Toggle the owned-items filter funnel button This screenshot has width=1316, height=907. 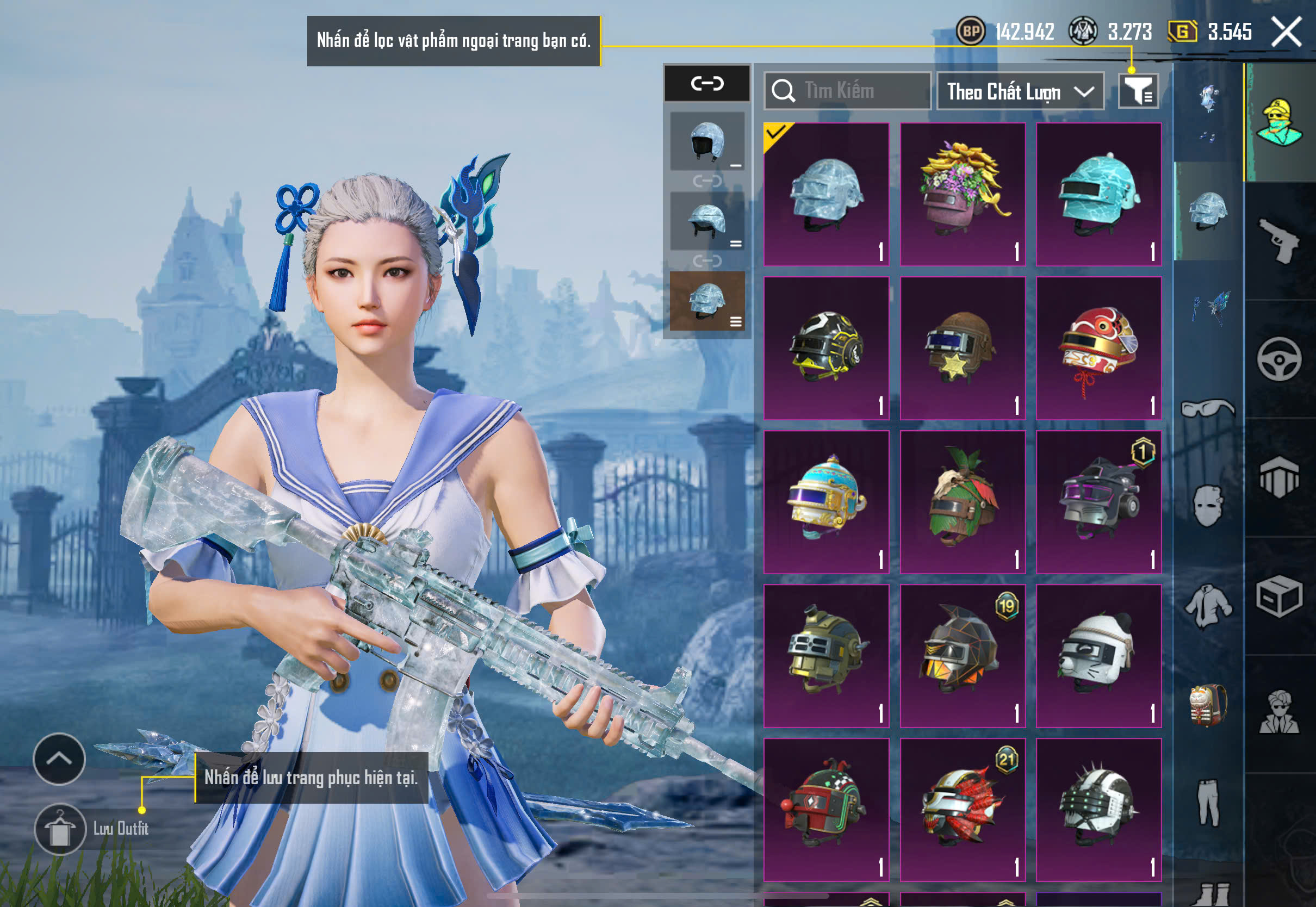point(1138,91)
